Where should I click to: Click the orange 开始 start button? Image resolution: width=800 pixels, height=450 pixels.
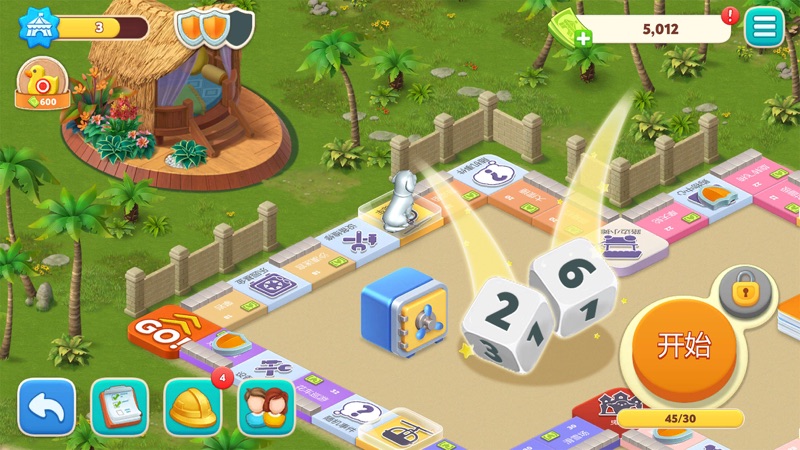tap(684, 346)
